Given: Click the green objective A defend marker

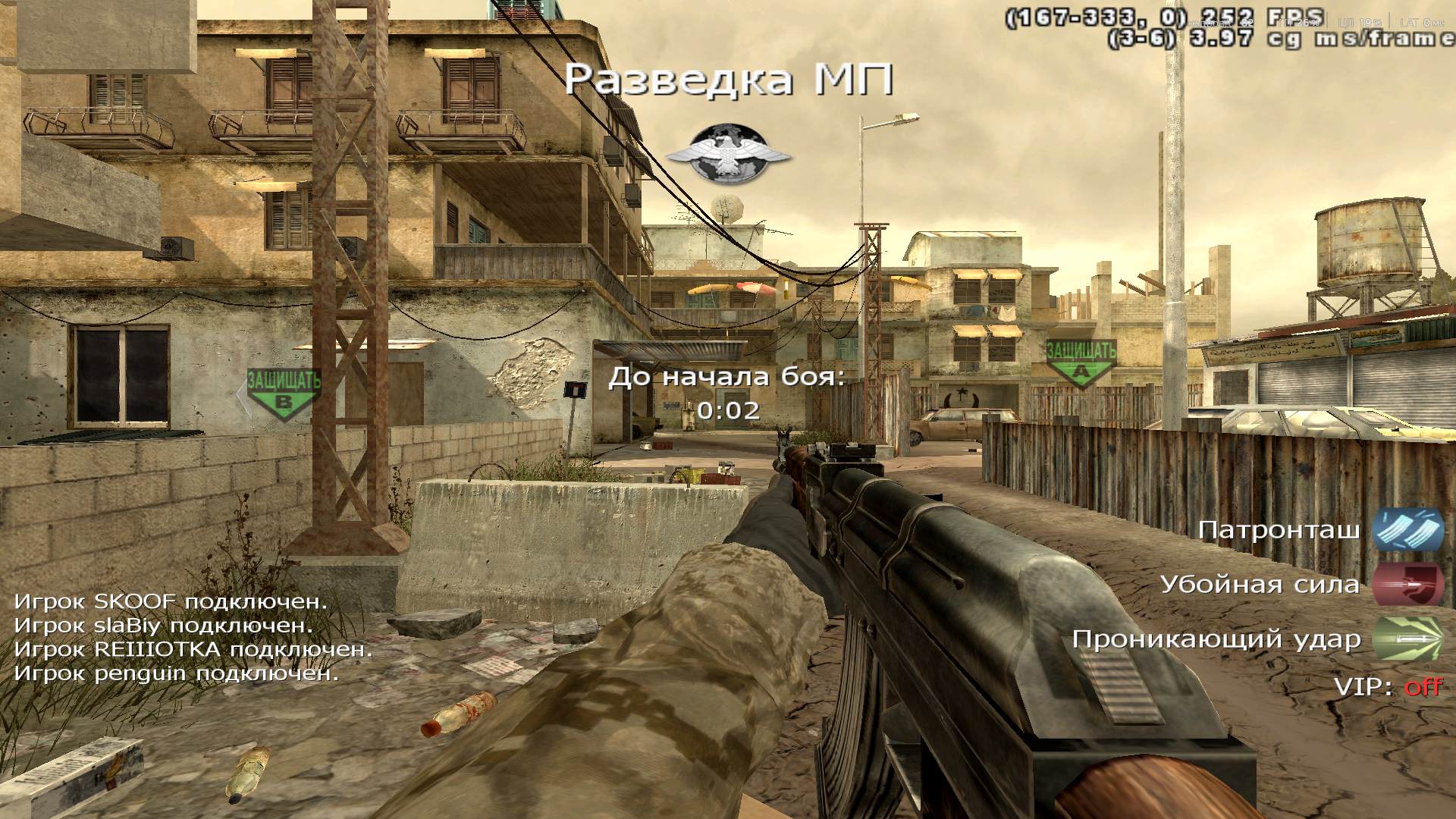Looking at the screenshot, I should (x=1081, y=362).
